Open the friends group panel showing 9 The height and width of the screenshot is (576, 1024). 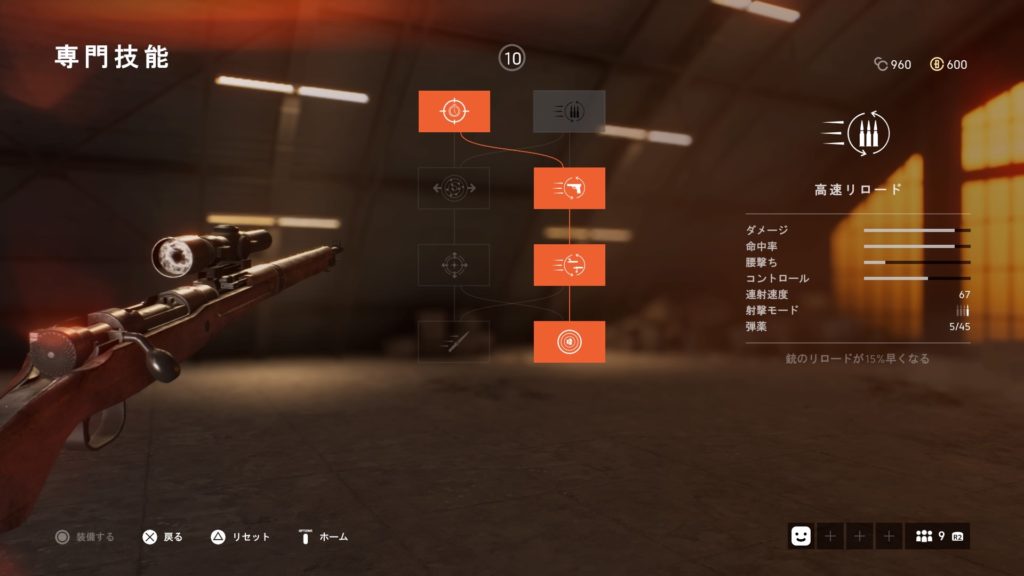937,537
